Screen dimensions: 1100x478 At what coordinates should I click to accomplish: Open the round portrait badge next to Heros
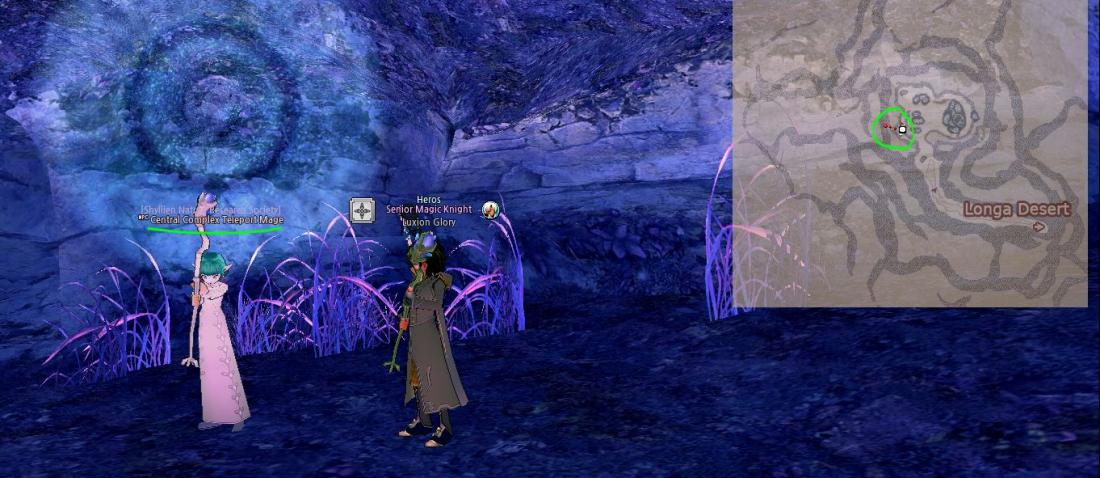click(491, 210)
